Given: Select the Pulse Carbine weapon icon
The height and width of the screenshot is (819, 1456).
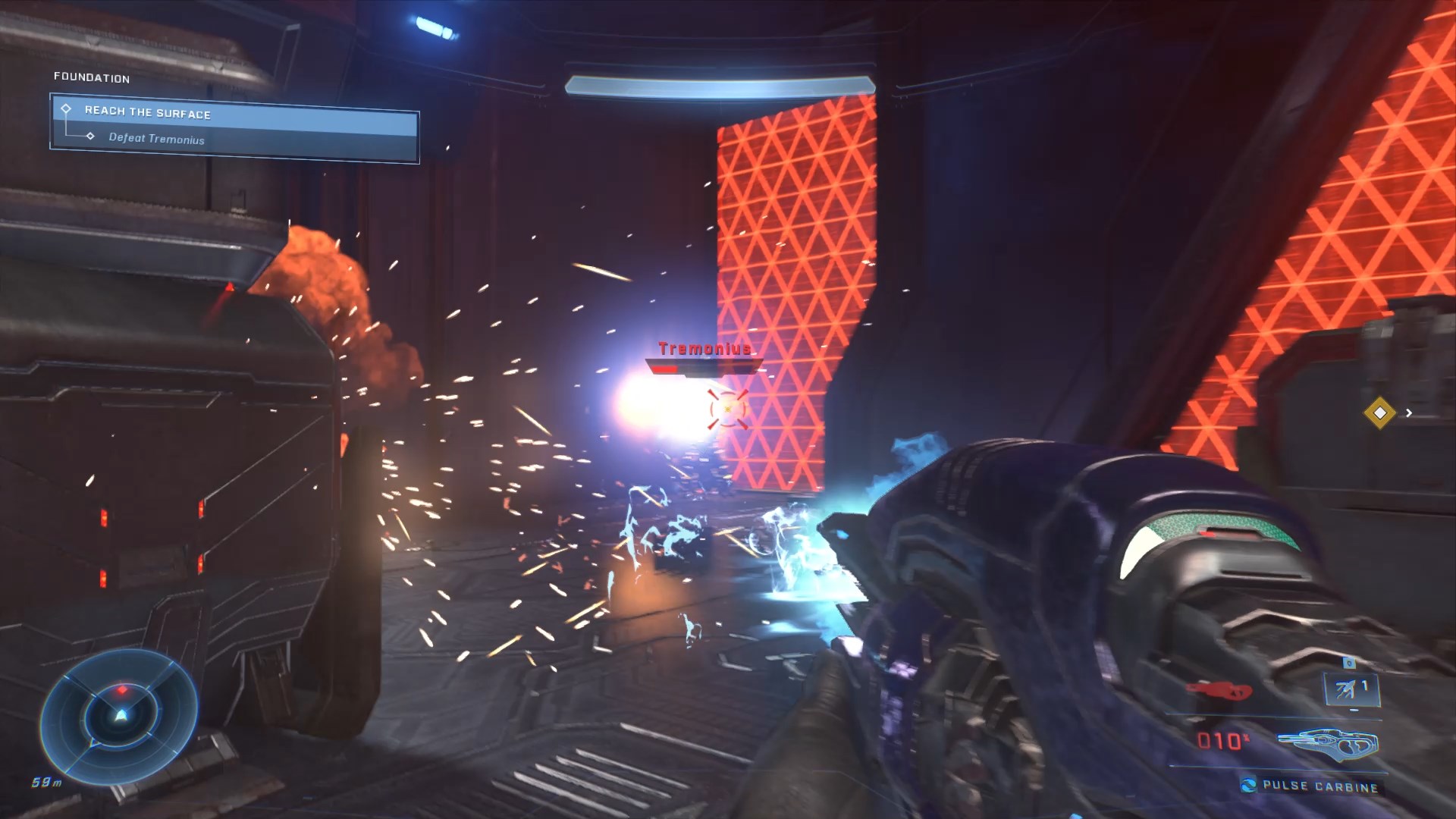Looking at the screenshot, I should tap(1327, 742).
